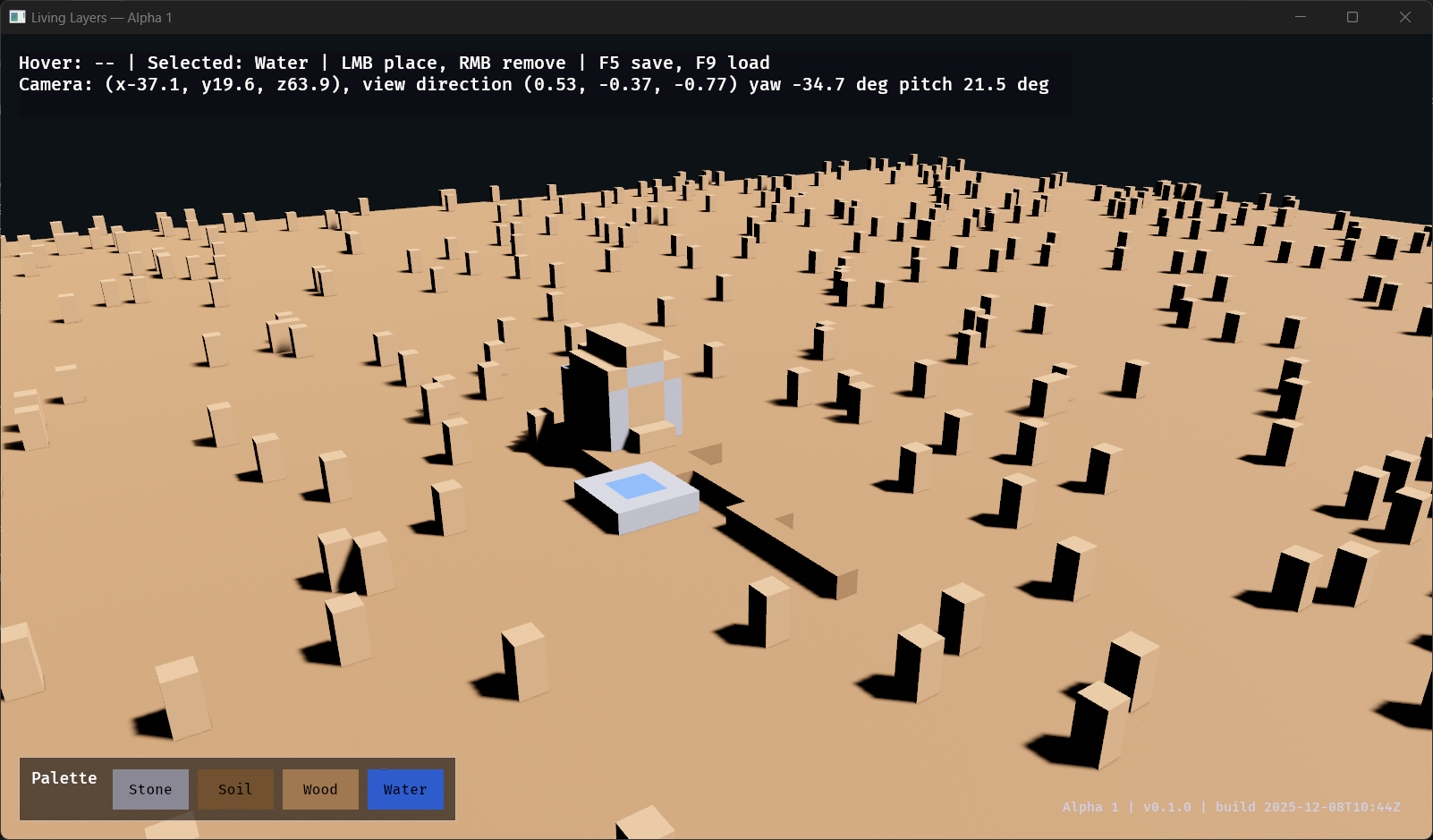Close the Living Layers window

pyautogui.click(x=1404, y=17)
